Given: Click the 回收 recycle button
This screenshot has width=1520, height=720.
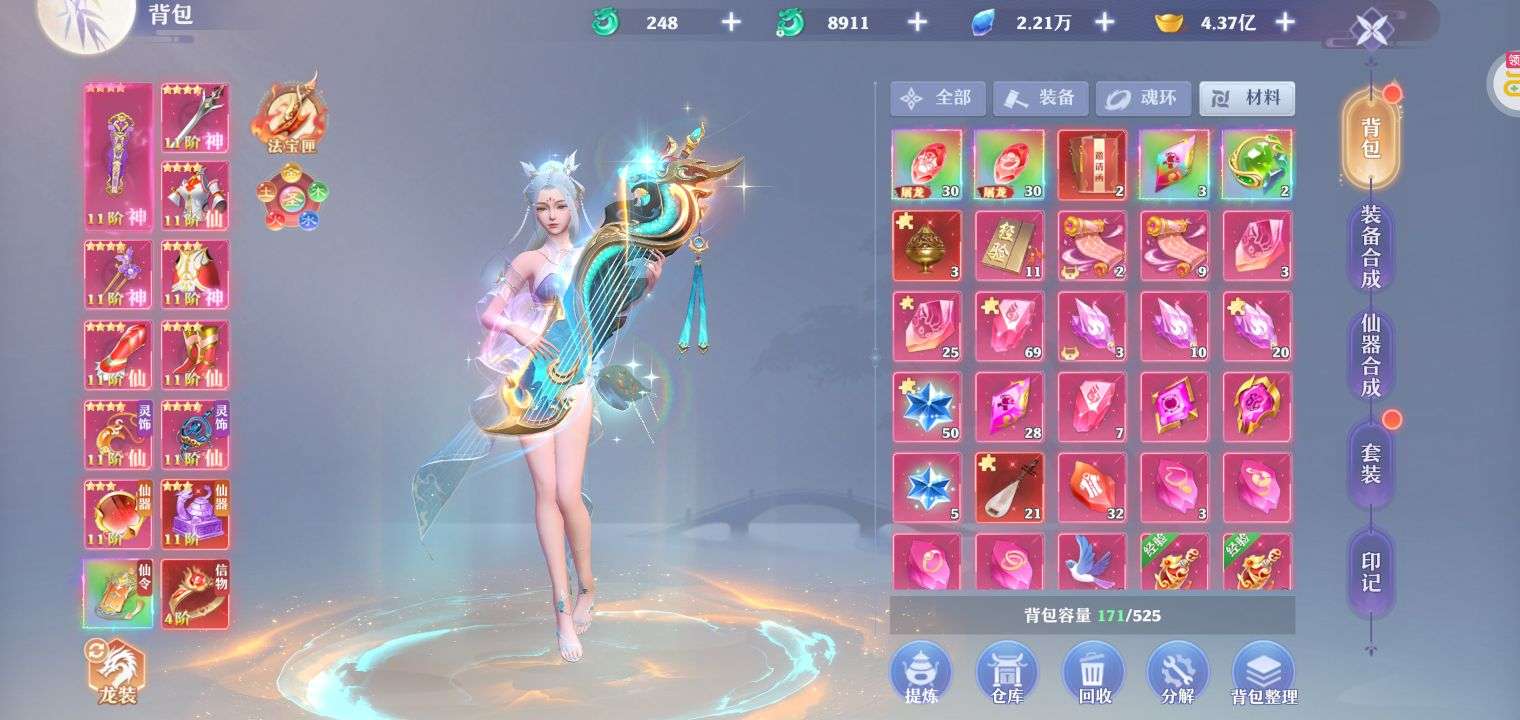Looking at the screenshot, I should 1092,673.
